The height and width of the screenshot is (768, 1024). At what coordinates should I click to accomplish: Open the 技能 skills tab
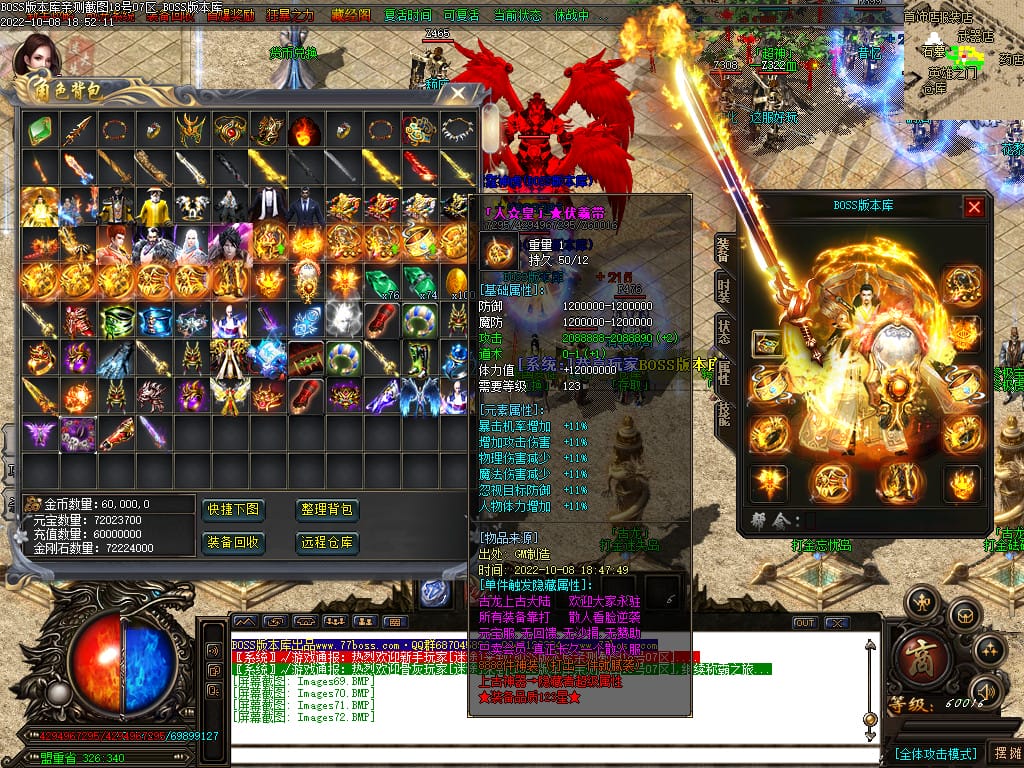point(723,414)
